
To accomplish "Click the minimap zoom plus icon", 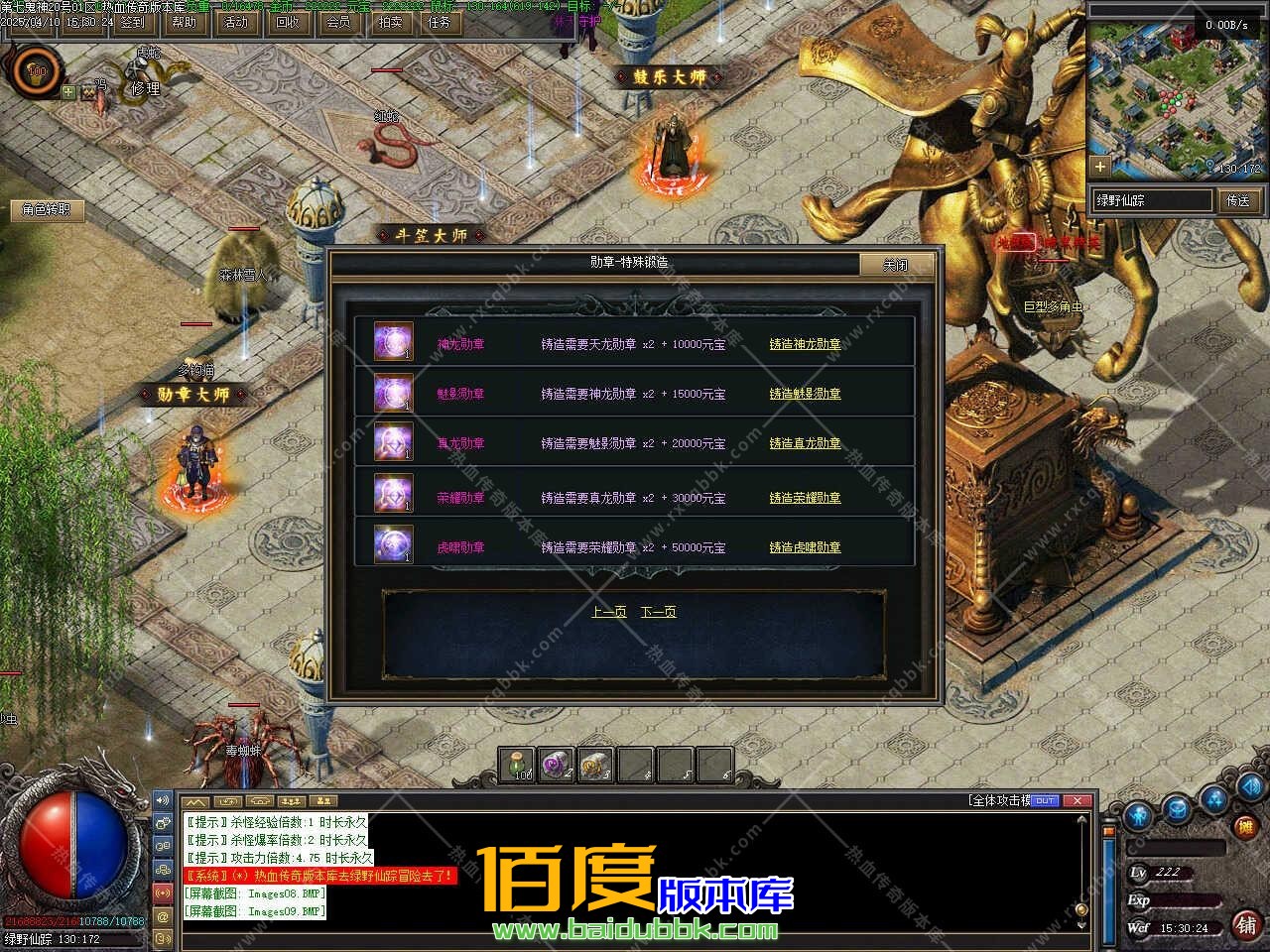I will tap(1099, 167).
